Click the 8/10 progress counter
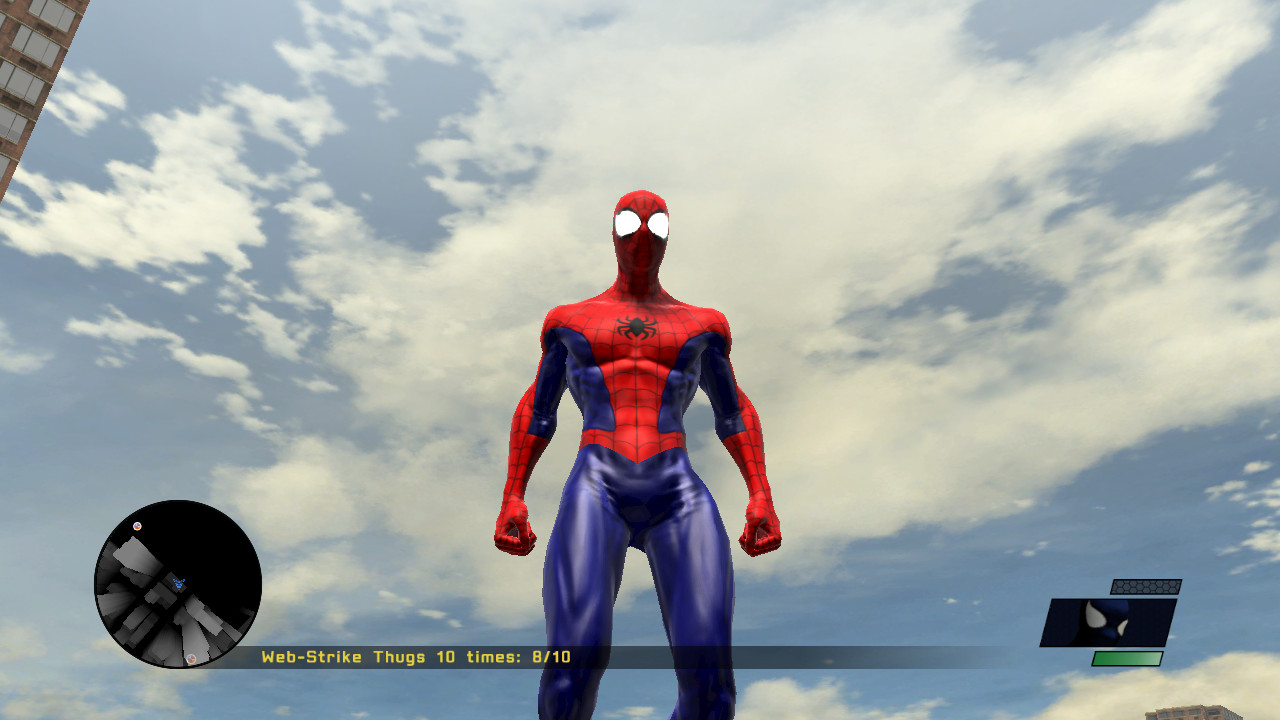 [549, 657]
